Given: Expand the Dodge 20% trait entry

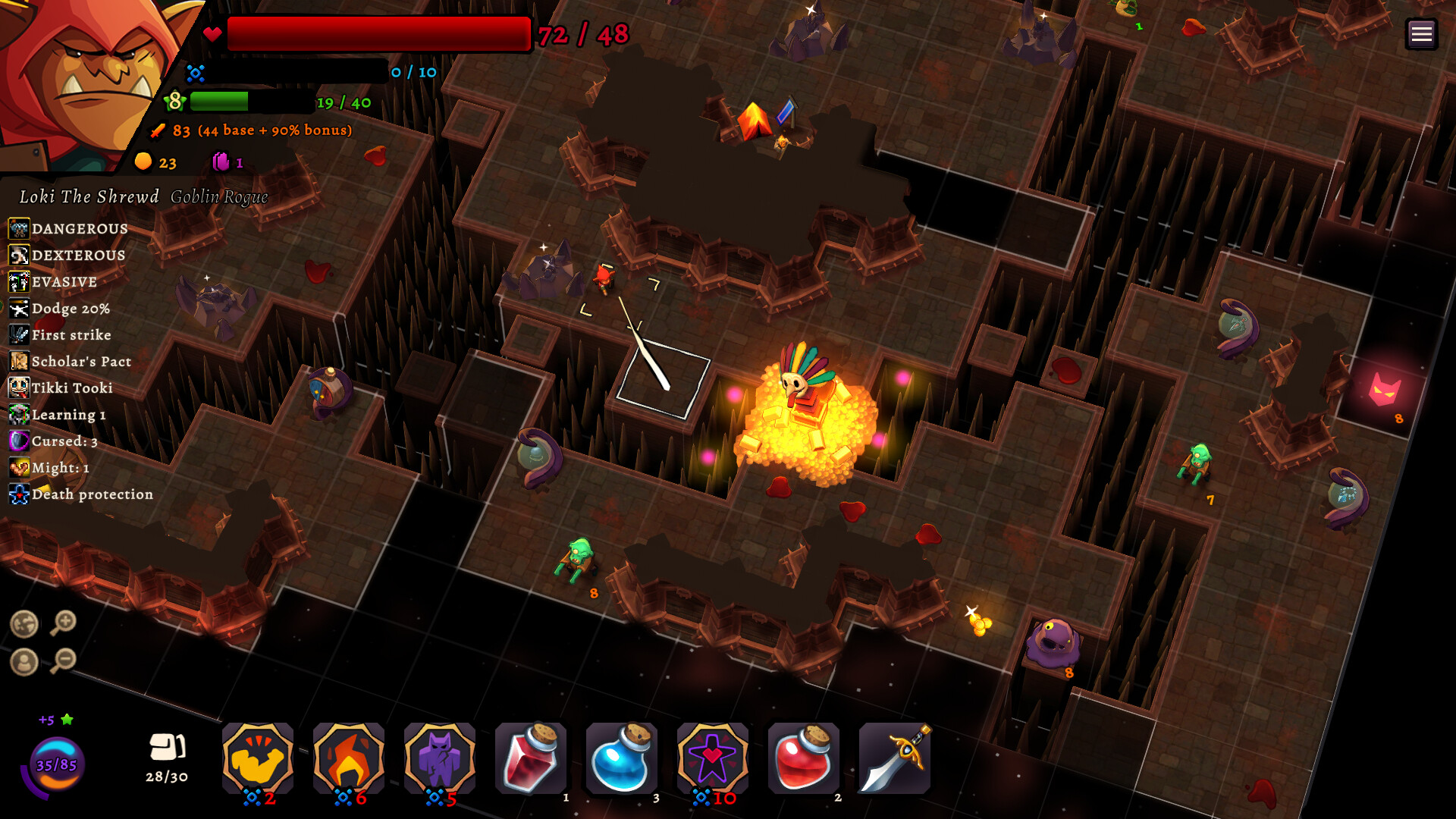Looking at the screenshot, I should [x=17, y=309].
